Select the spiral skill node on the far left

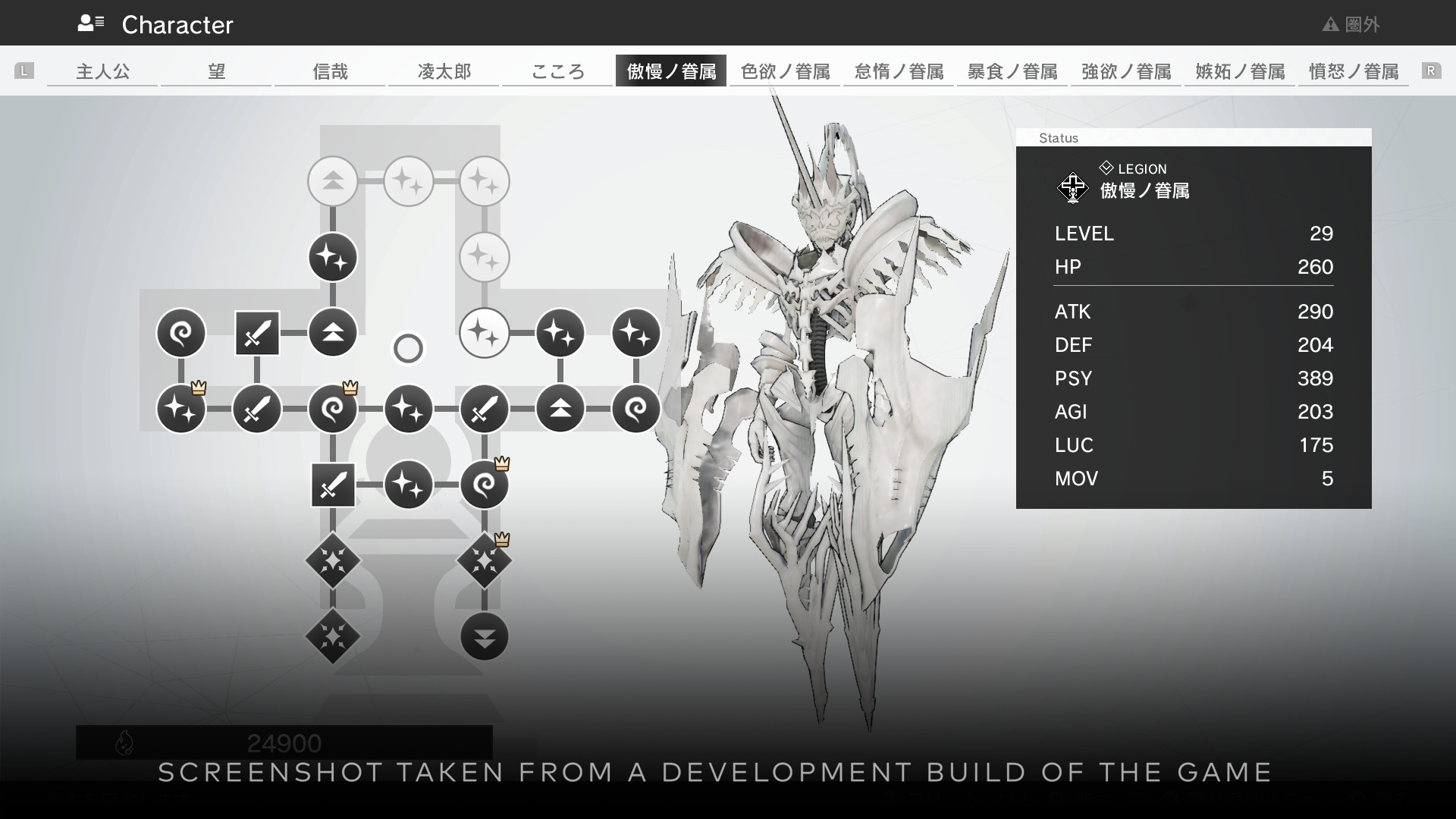[181, 333]
